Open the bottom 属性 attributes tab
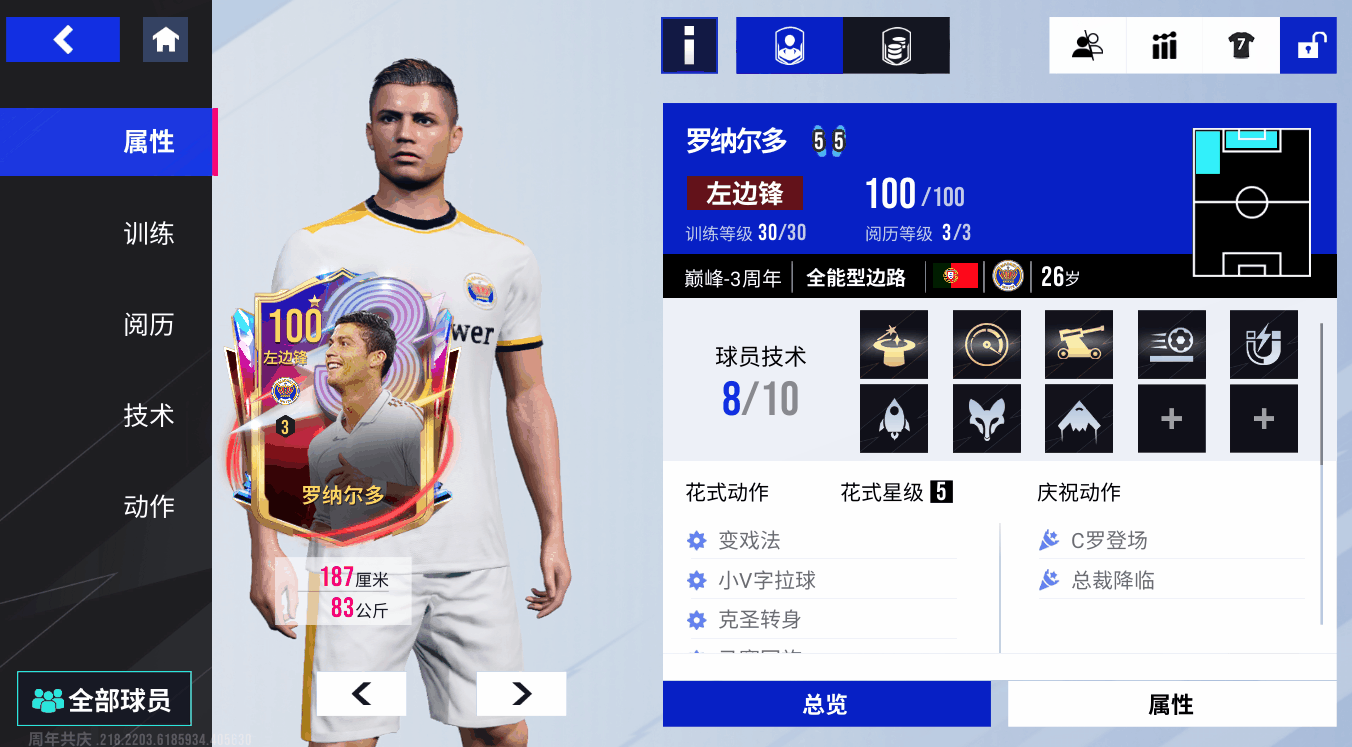This screenshot has width=1352, height=747. [x=1171, y=704]
